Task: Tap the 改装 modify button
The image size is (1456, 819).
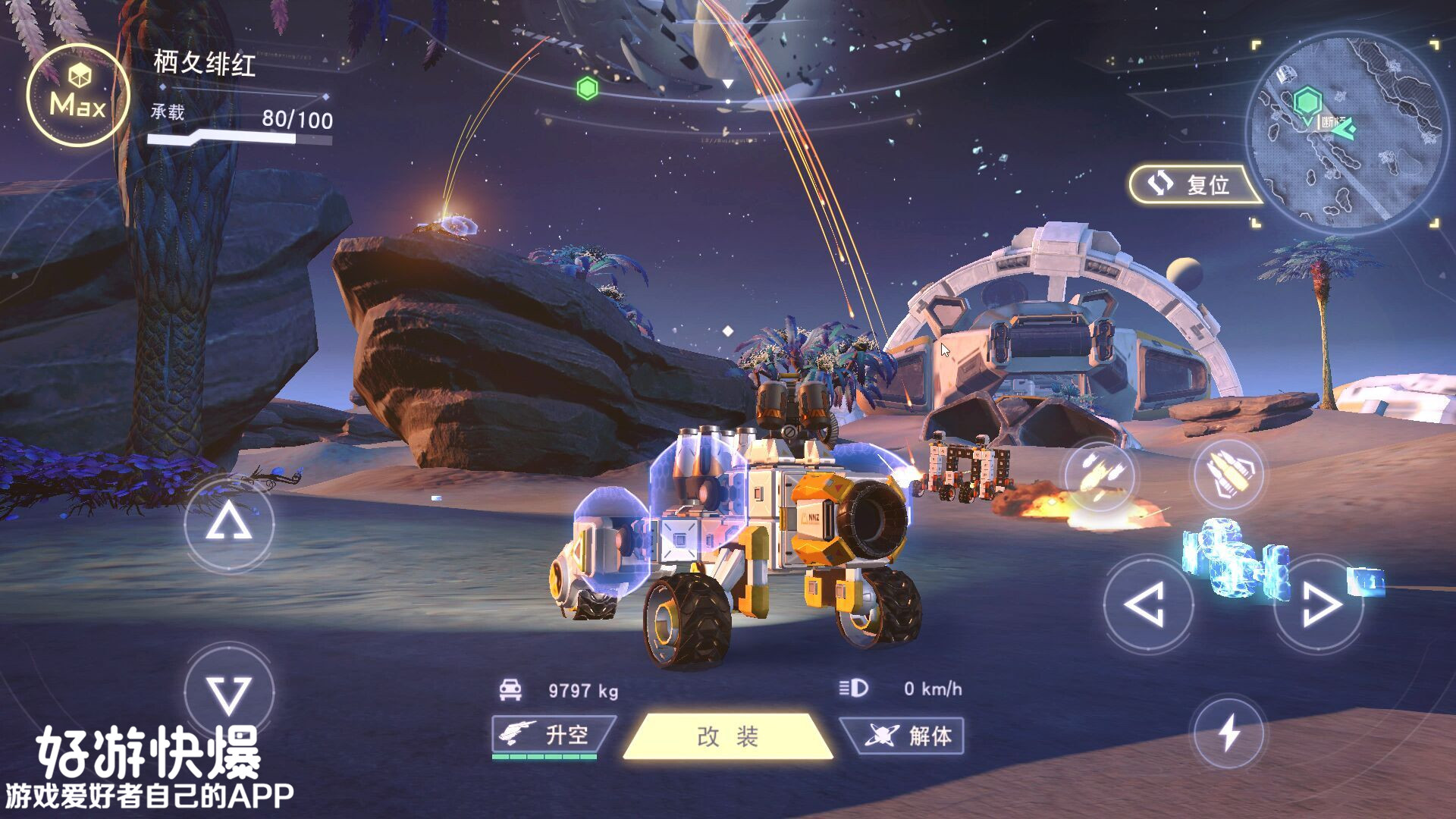Action: coord(727,736)
